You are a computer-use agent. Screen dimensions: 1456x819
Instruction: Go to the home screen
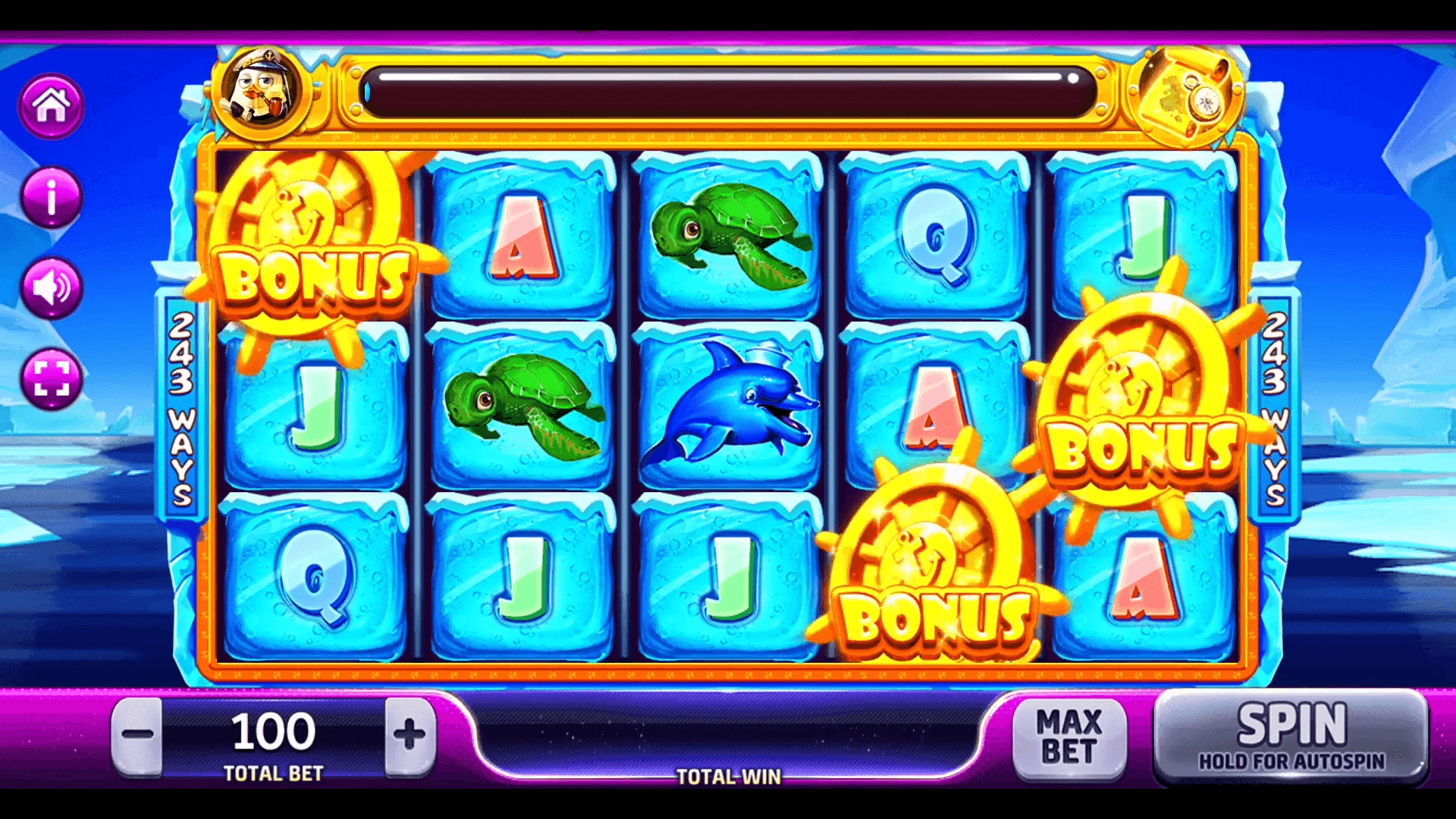(51, 106)
